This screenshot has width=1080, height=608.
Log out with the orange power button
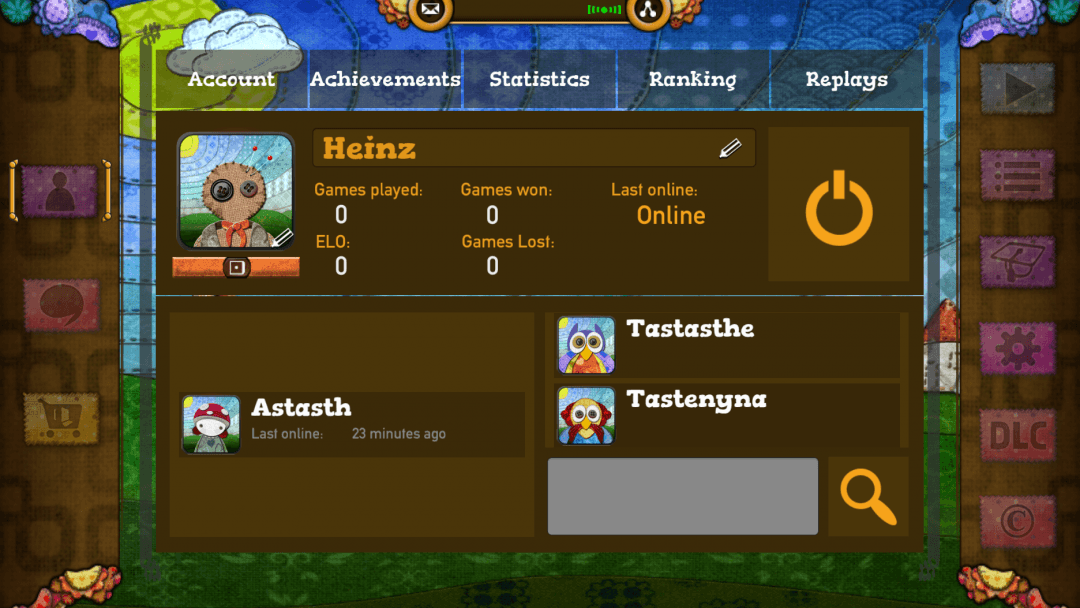839,205
